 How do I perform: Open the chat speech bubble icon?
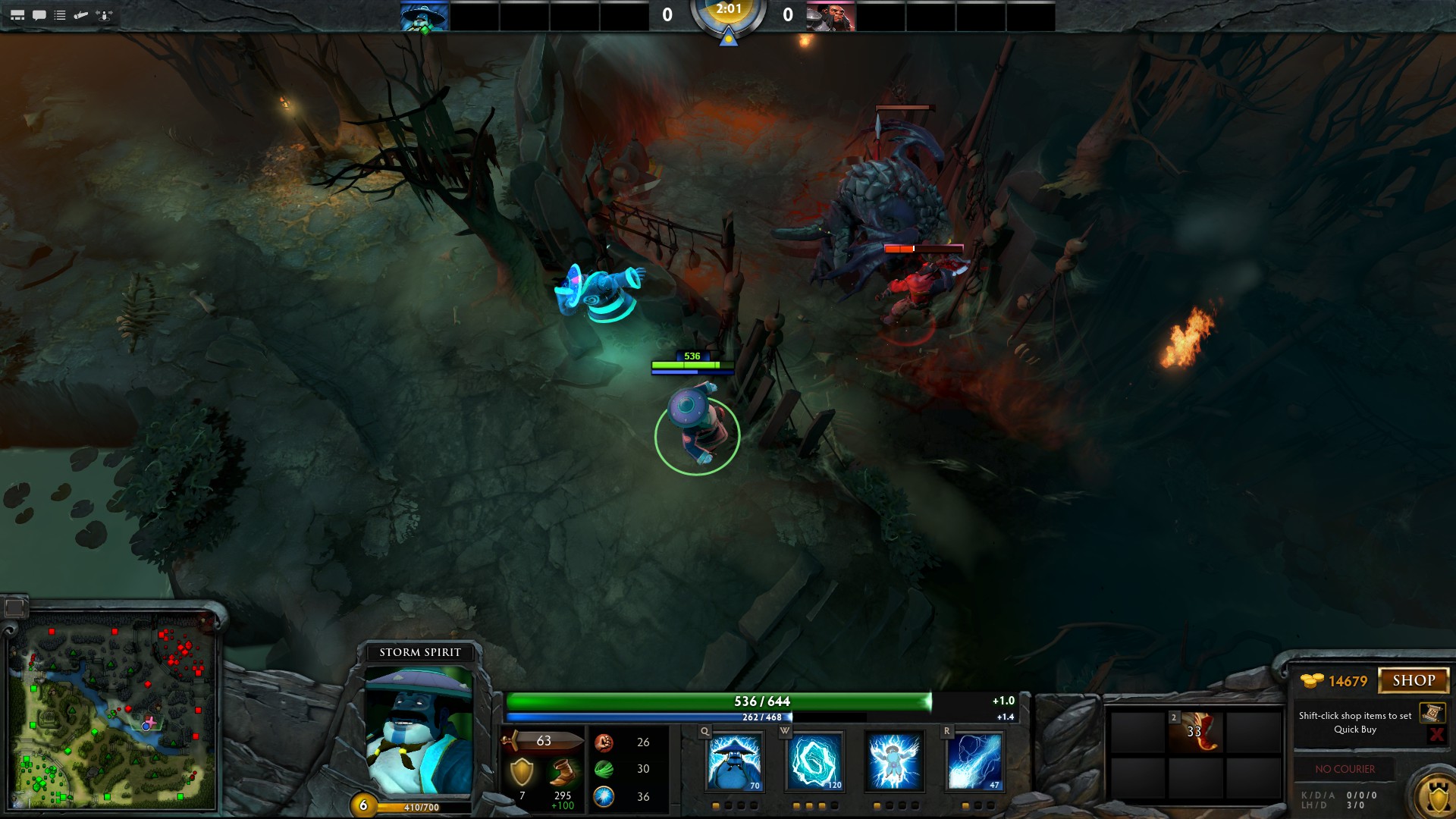tap(39, 15)
